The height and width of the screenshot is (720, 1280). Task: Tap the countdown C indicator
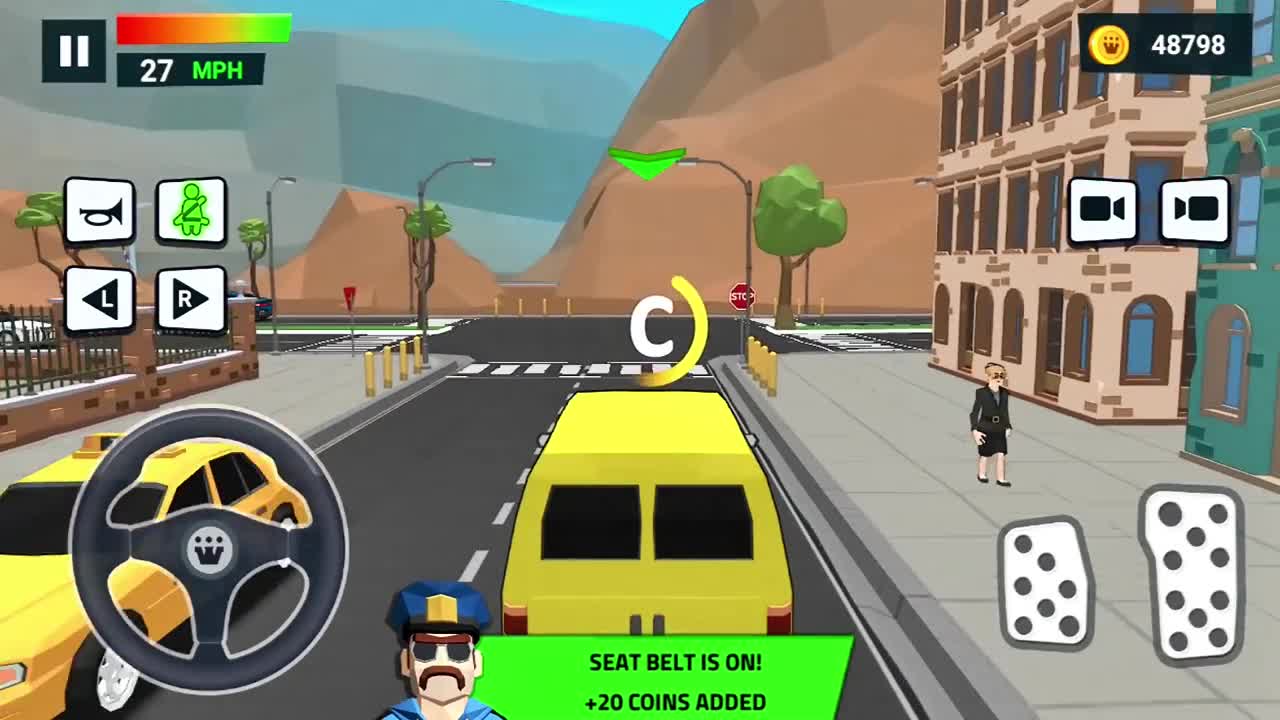coord(660,330)
